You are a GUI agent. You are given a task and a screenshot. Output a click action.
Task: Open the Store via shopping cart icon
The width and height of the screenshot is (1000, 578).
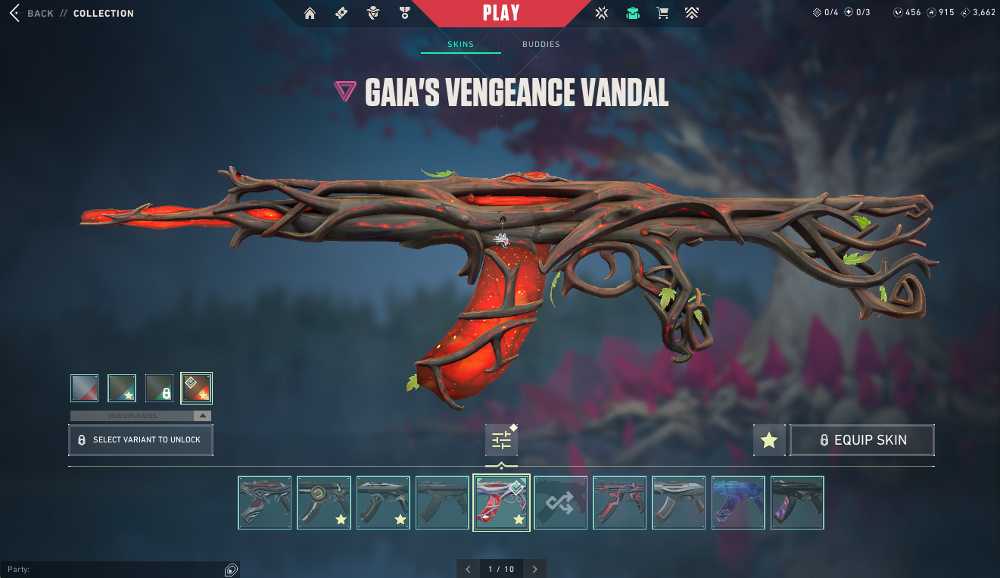tap(662, 14)
